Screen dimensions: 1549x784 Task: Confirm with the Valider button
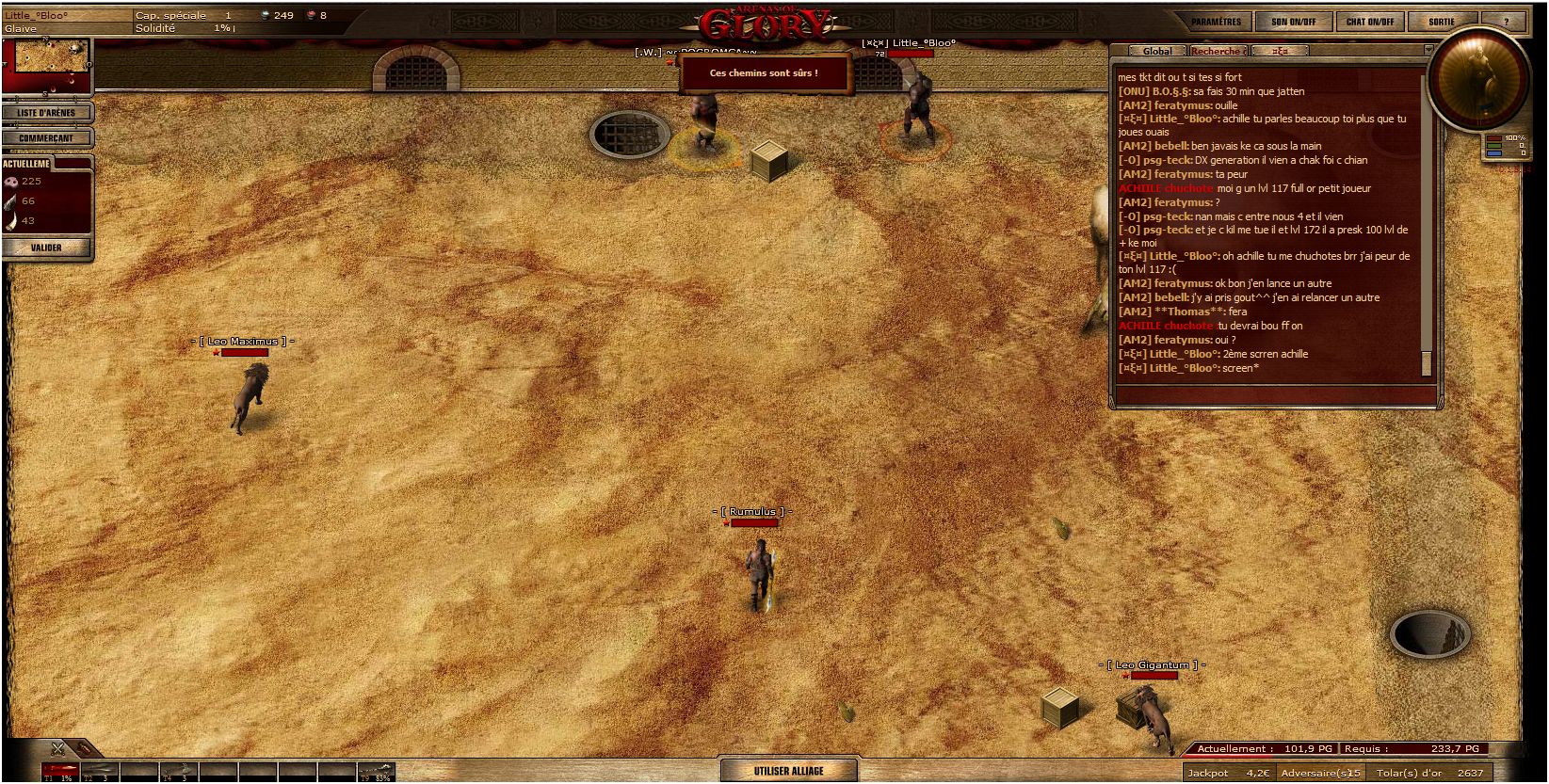(46, 248)
